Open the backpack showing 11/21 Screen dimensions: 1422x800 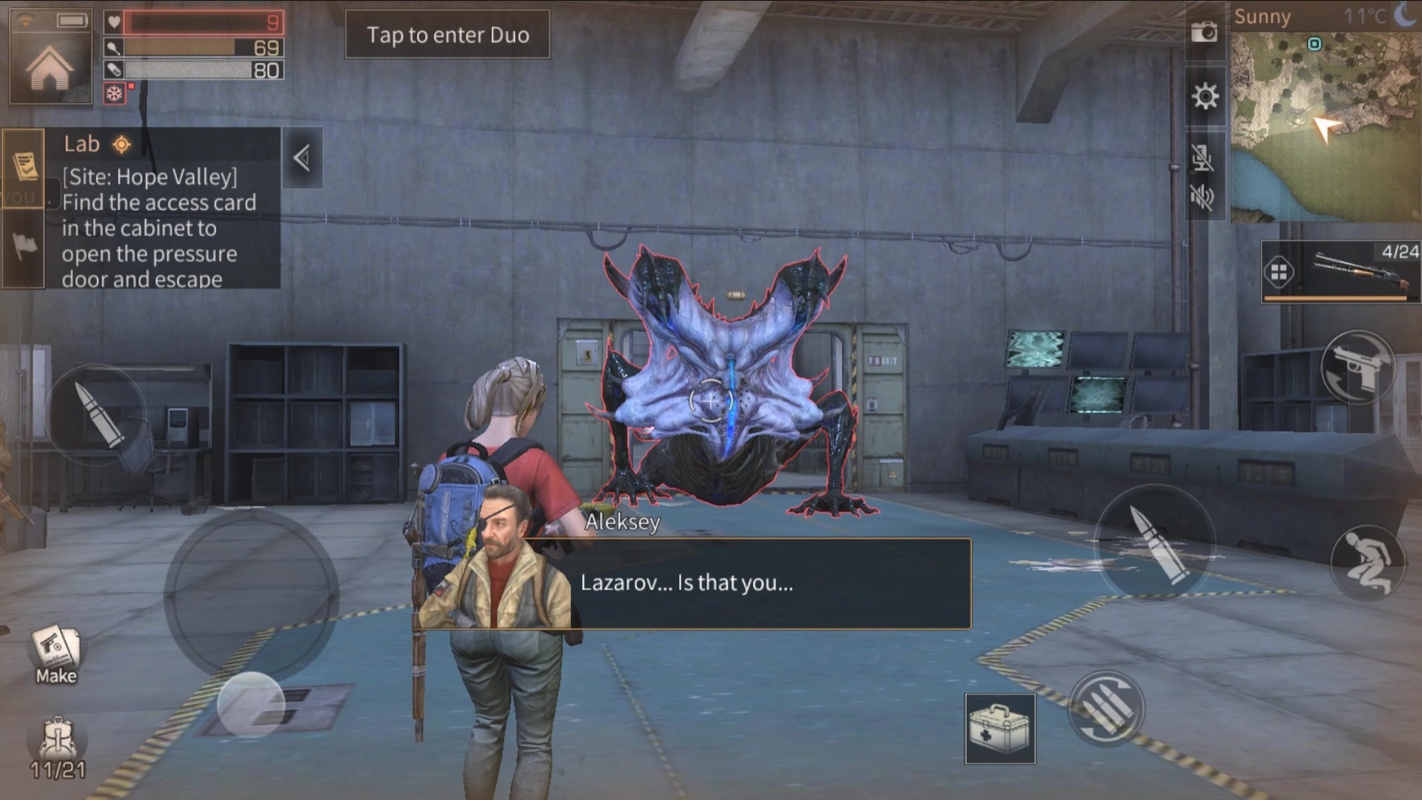(56, 746)
